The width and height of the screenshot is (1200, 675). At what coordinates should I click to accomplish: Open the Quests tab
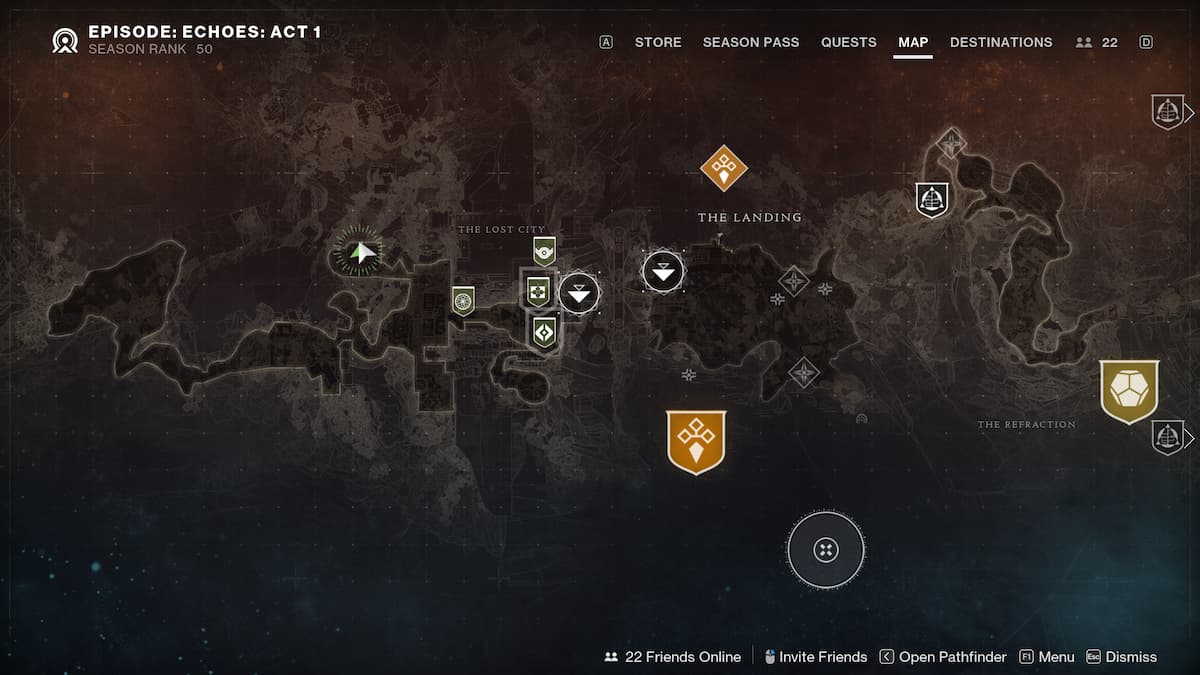click(848, 42)
